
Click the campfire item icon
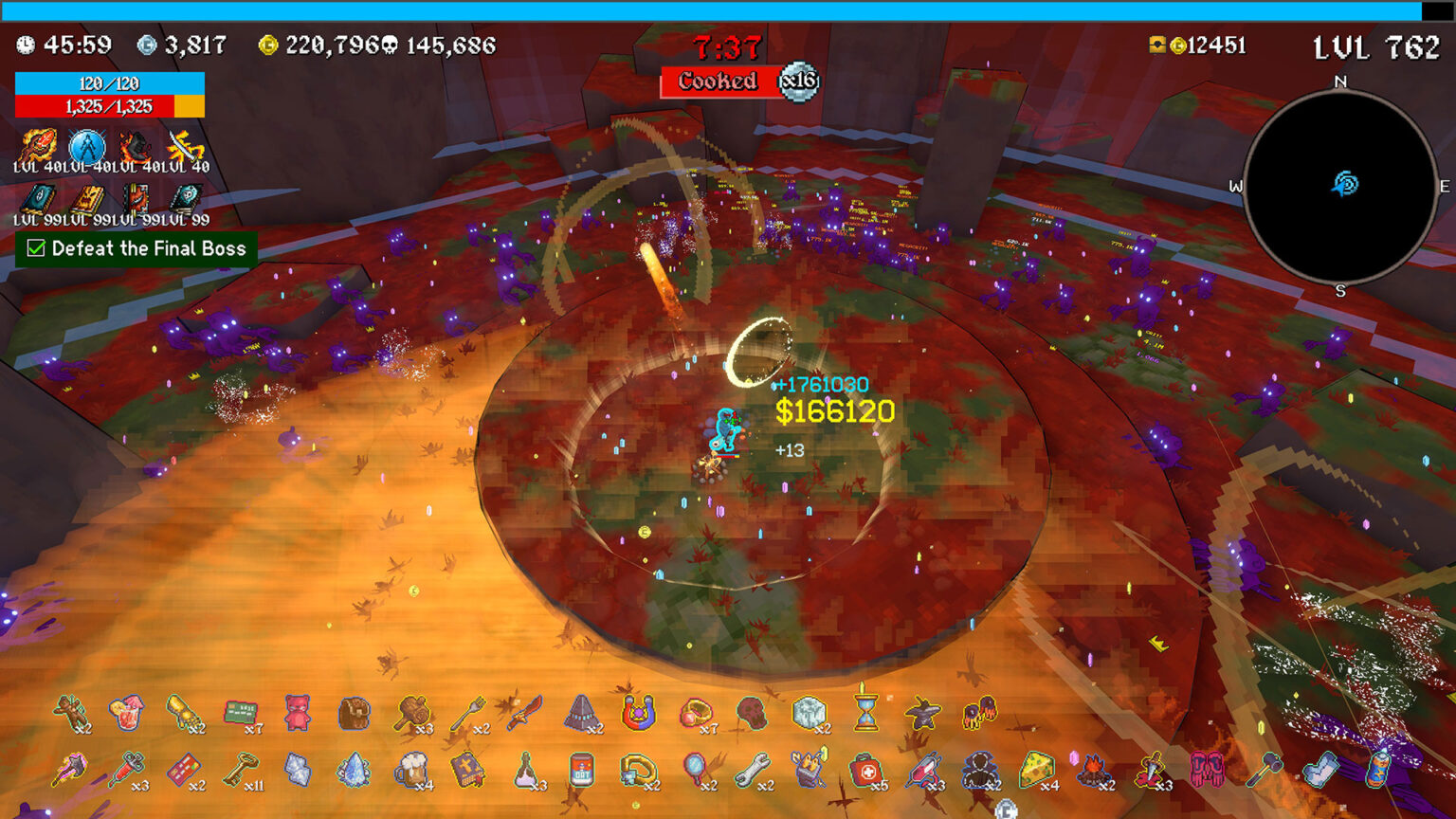[1093, 770]
